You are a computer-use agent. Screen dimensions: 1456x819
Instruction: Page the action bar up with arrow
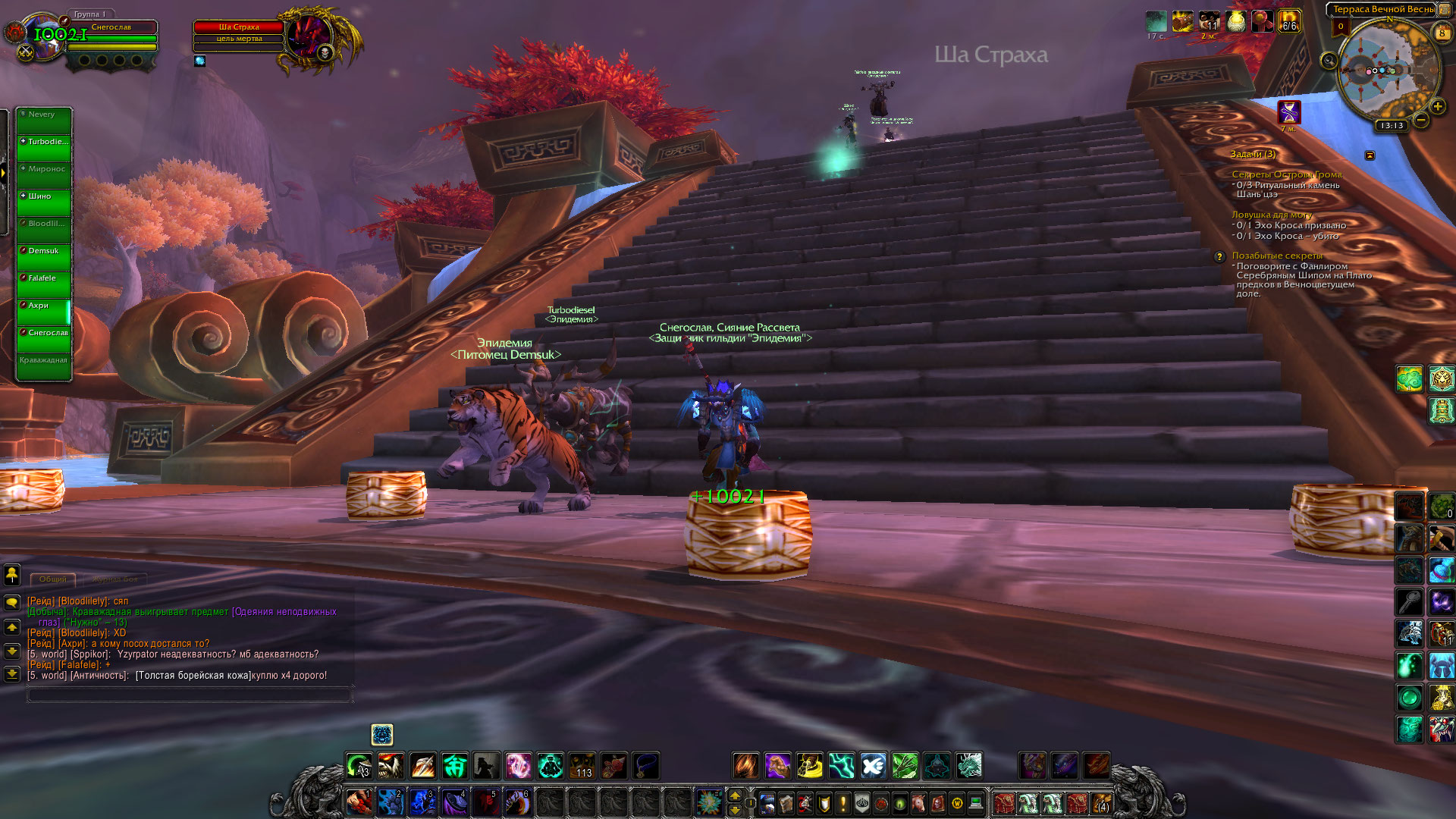[734, 795]
